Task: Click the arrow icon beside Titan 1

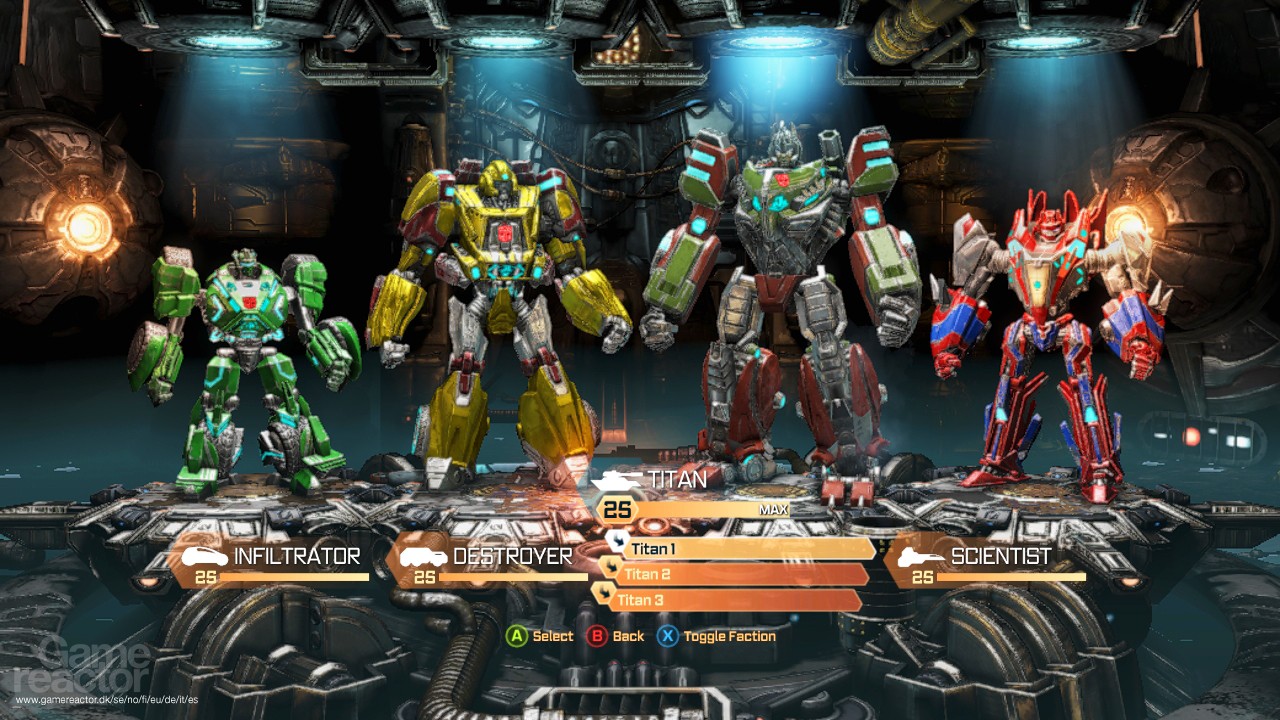Action: 618,543
